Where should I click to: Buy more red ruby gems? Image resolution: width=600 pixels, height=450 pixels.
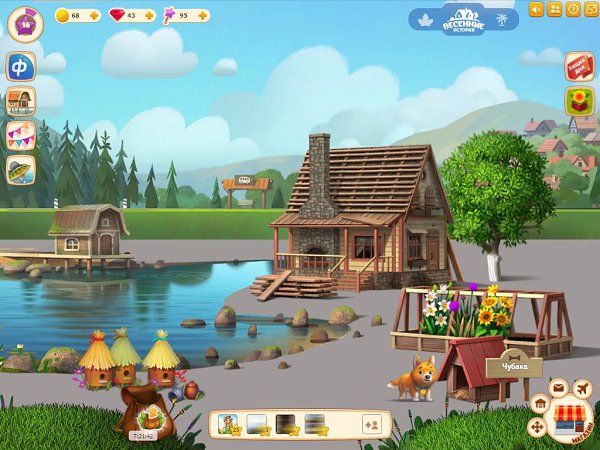(x=150, y=16)
